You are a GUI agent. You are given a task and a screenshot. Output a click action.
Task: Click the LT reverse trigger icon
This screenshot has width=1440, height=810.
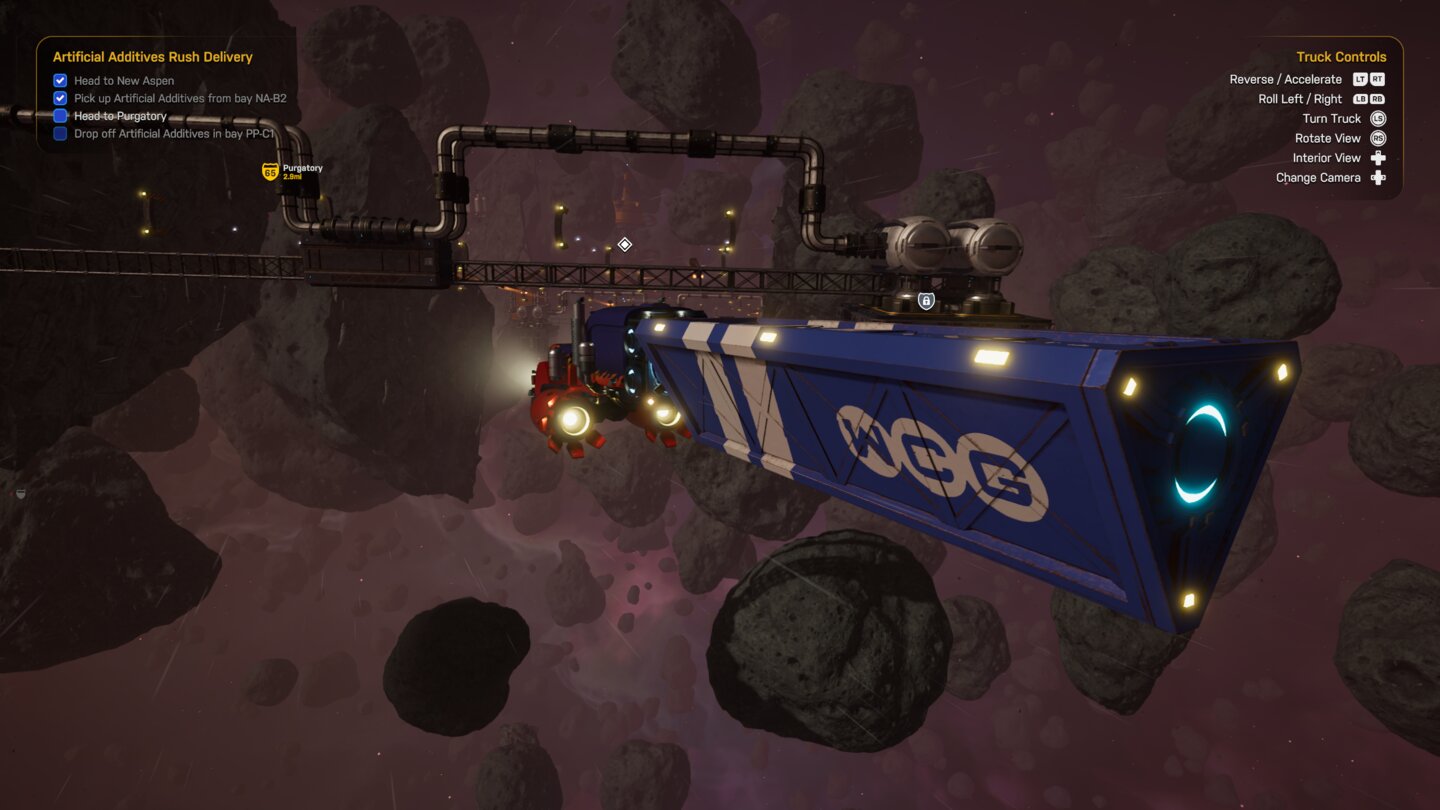(x=1359, y=79)
